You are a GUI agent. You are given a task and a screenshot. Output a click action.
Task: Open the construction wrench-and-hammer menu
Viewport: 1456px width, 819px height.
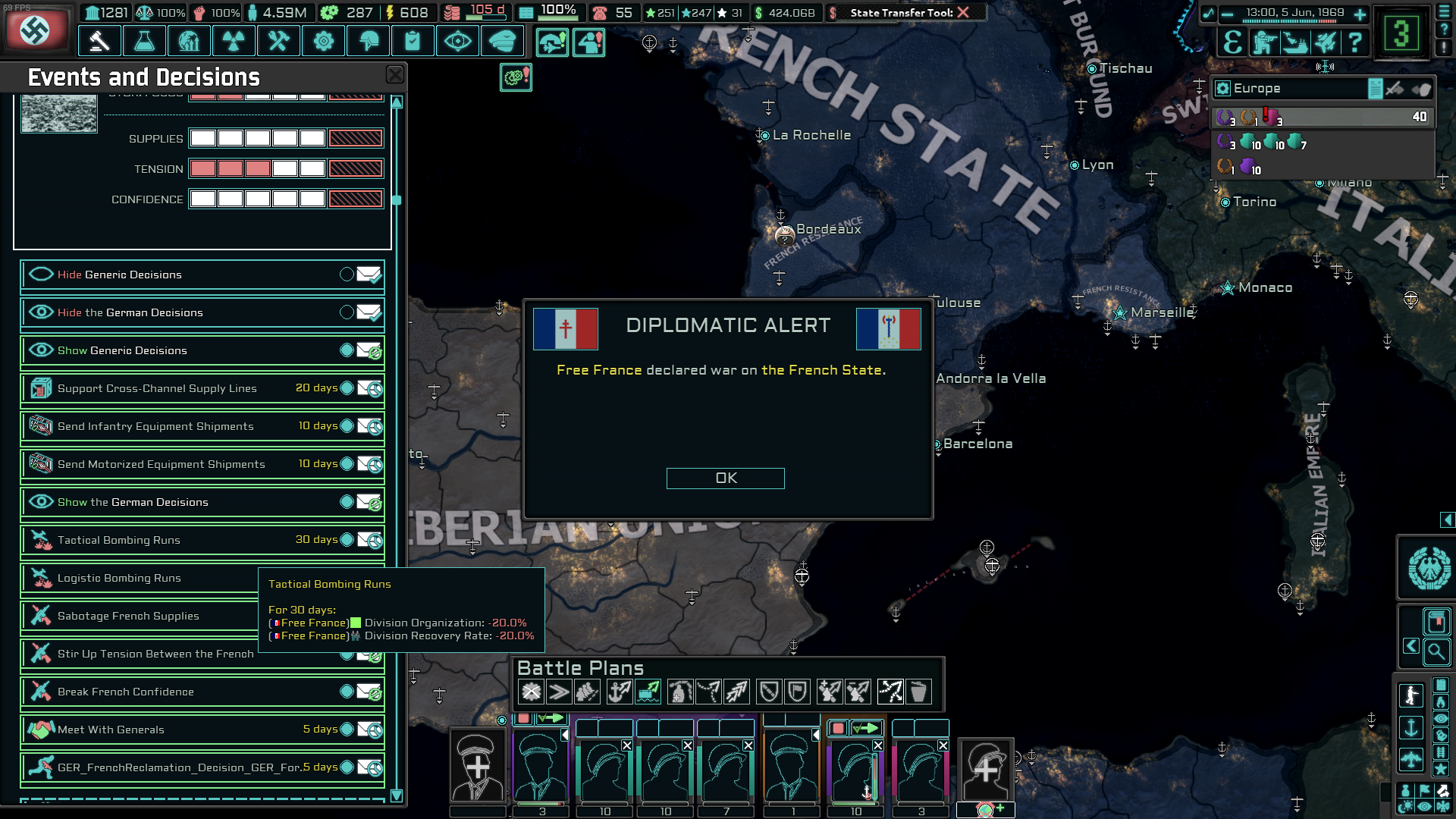(278, 41)
